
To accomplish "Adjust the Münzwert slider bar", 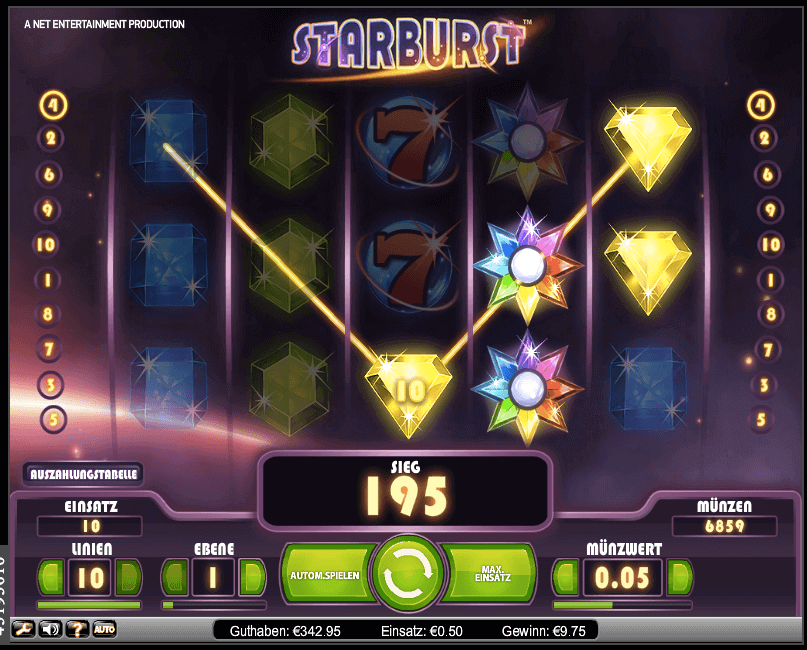I will tap(622, 605).
